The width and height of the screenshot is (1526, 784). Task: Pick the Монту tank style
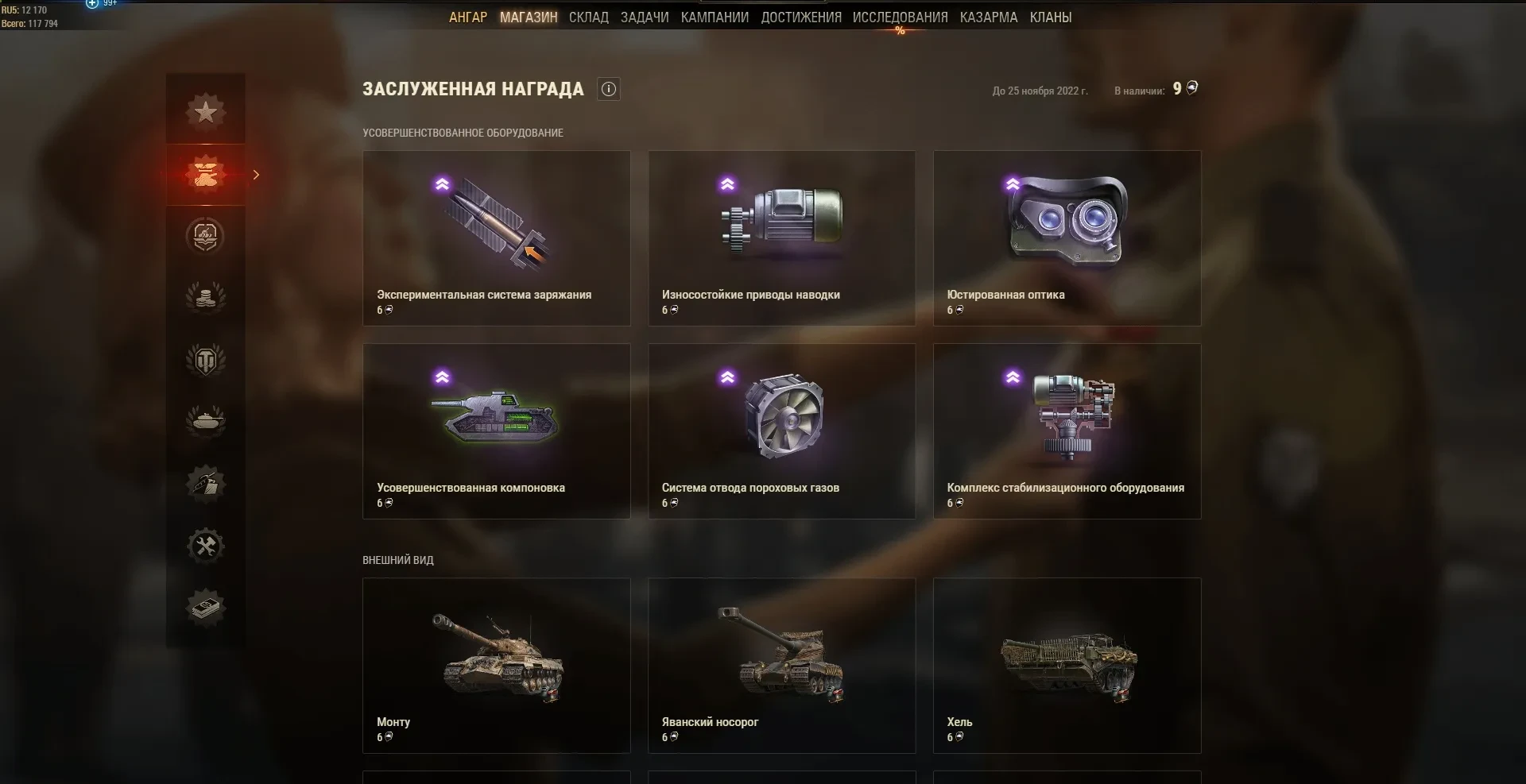coord(497,665)
